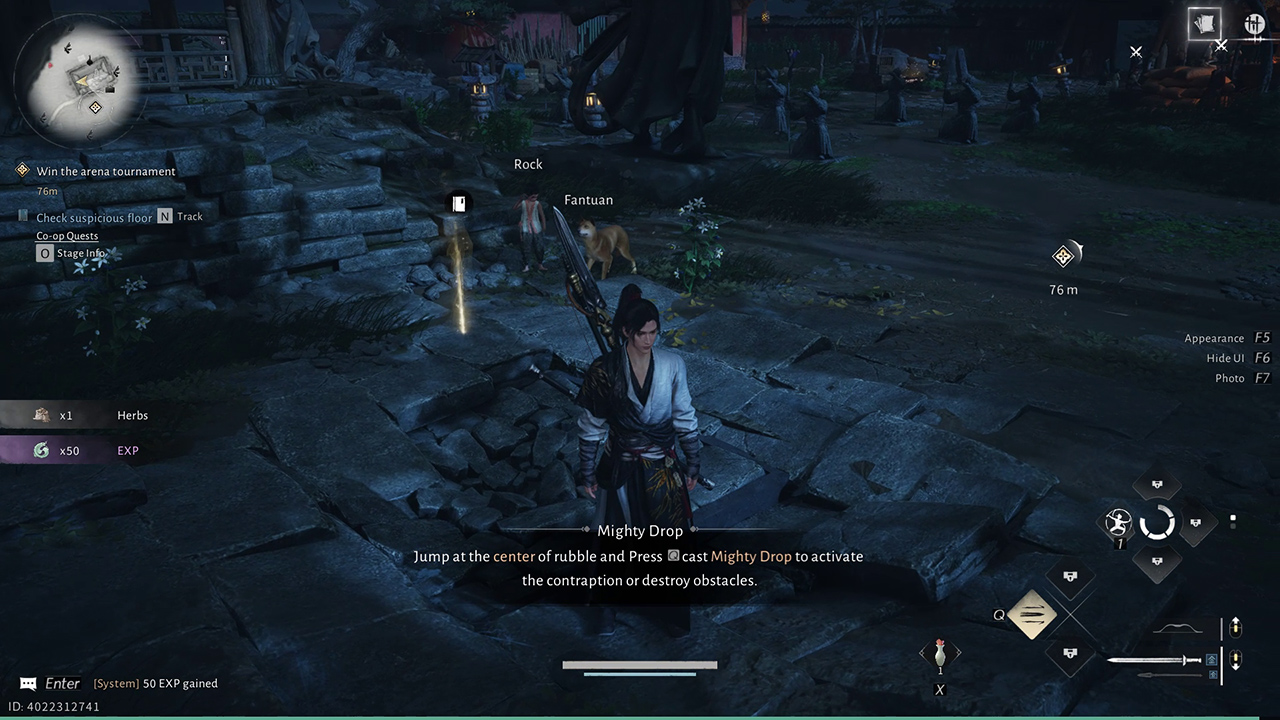Focus the chat box next to Enter
The width and height of the screenshot is (1280, 720).
29,684
